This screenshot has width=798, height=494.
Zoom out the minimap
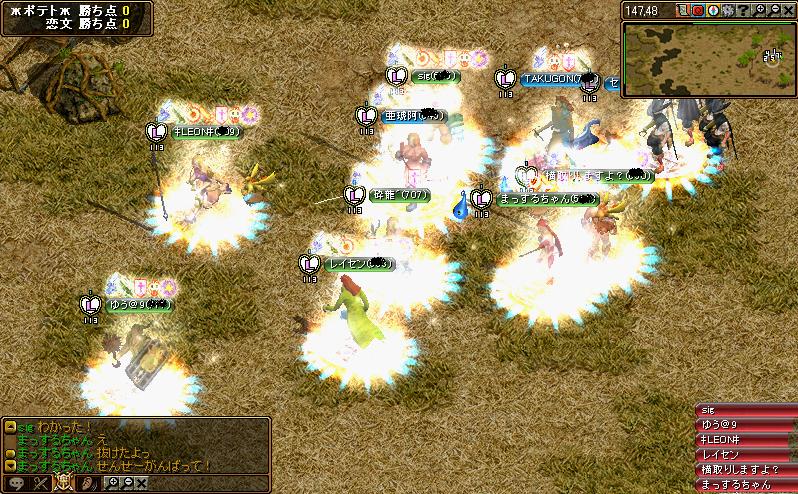tap(774, 10)
